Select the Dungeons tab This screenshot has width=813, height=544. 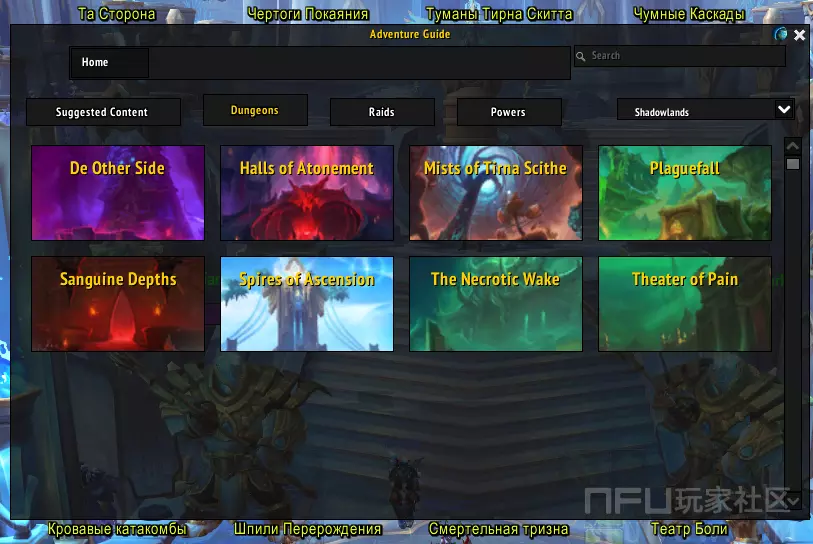coord(254,110)
